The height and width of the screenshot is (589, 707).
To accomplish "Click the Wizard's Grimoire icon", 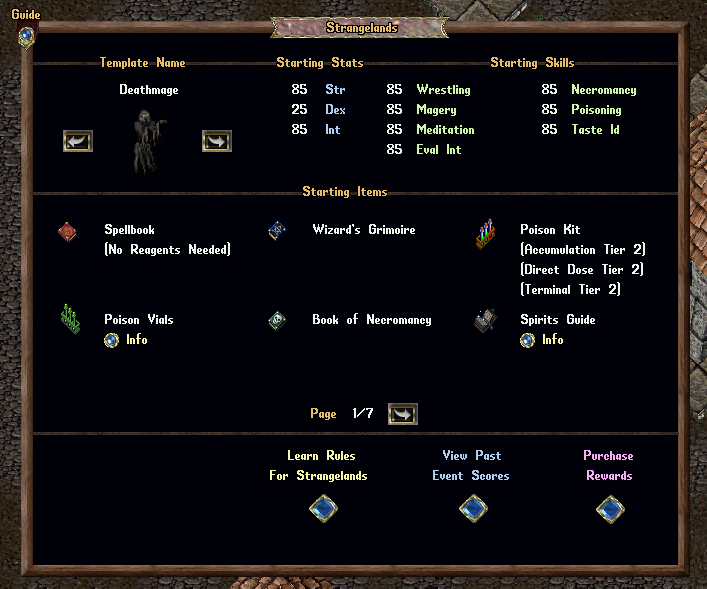I will [277, 231].
